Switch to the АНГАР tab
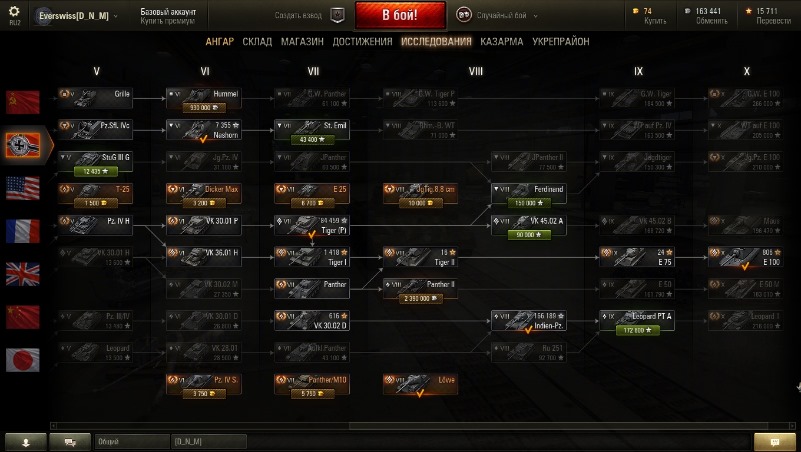Image resolution: width=801 pixels, height=452 pixels. (x=221, y=42)
